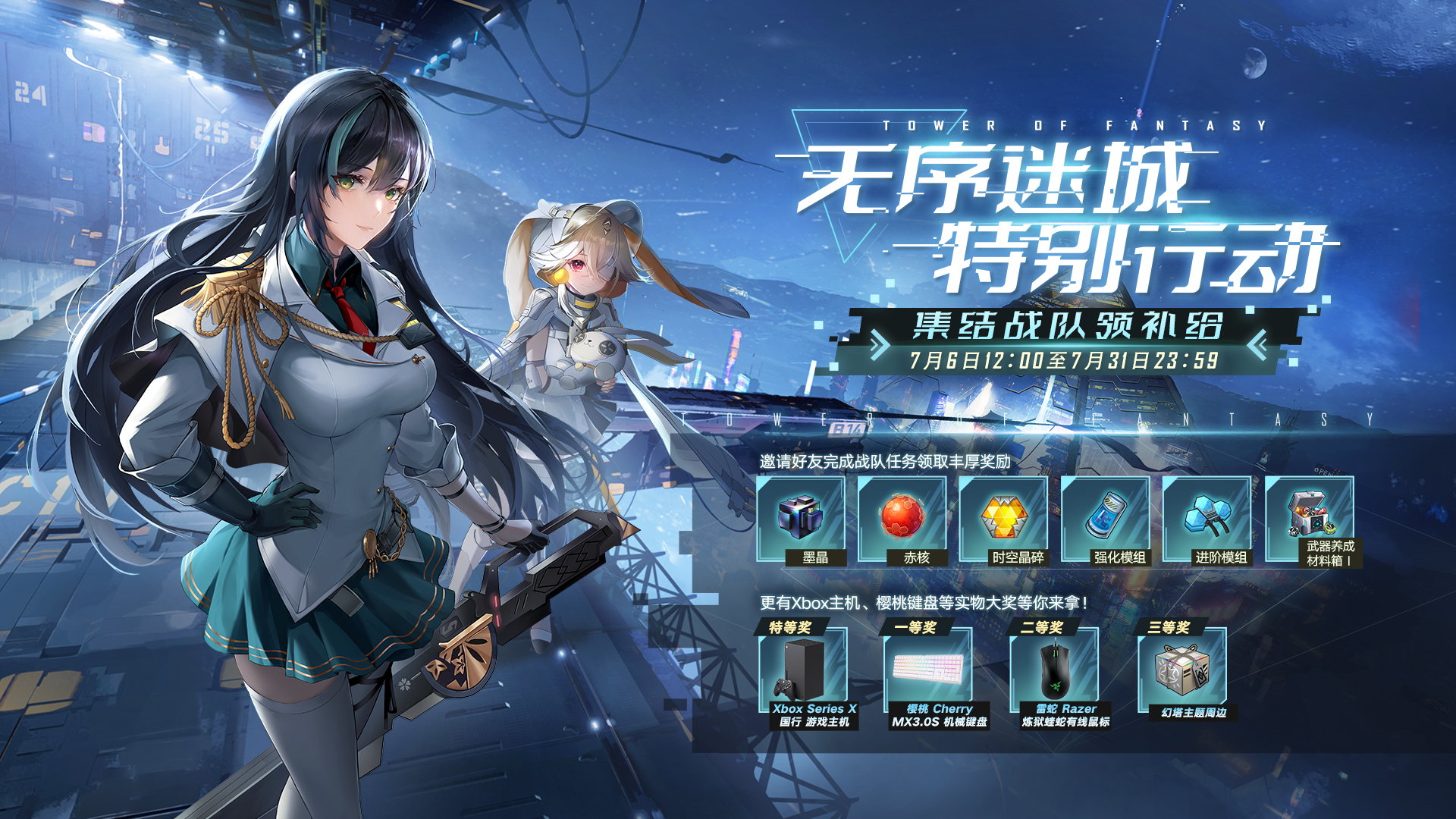View the Xbox Series X grand prize
Image resolution: width=1456 pixels, height=819 pixels.
(x=803, y=671)
